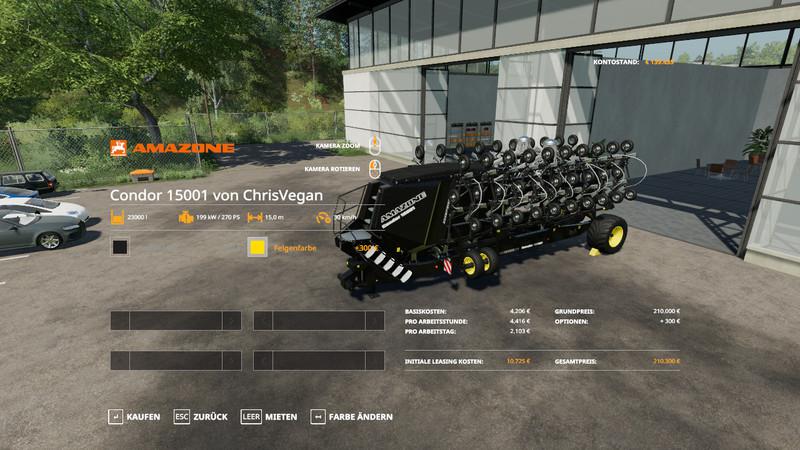Image resolution: width=800 pixels, height=450 pixels.
Task: Select the yellow Felgenfarbe swatch
Action: pyautogui.click(x=257, y=247)
